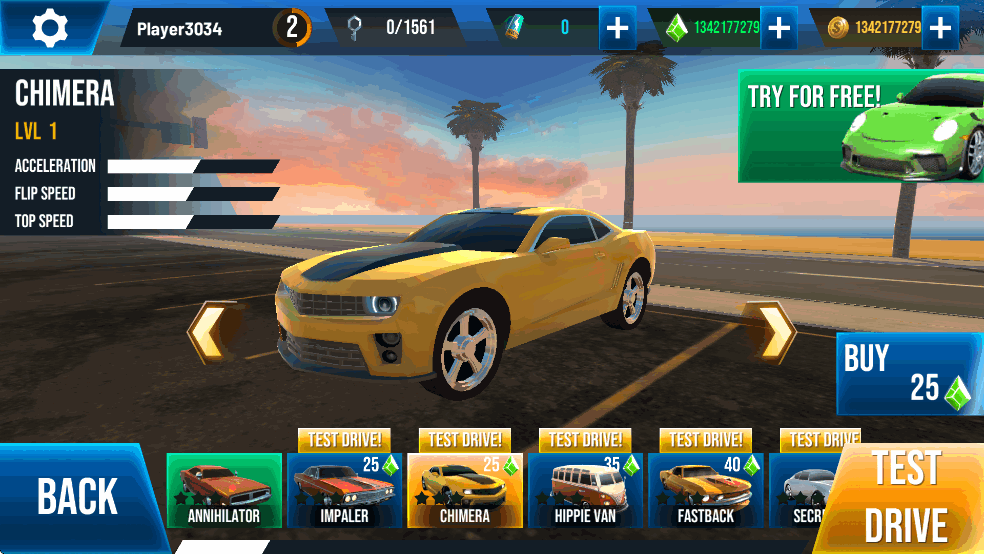Image resolution: width=984 pixels, height=554 pixels.
Task: Select the Impaler car tile
Action: 344,490
